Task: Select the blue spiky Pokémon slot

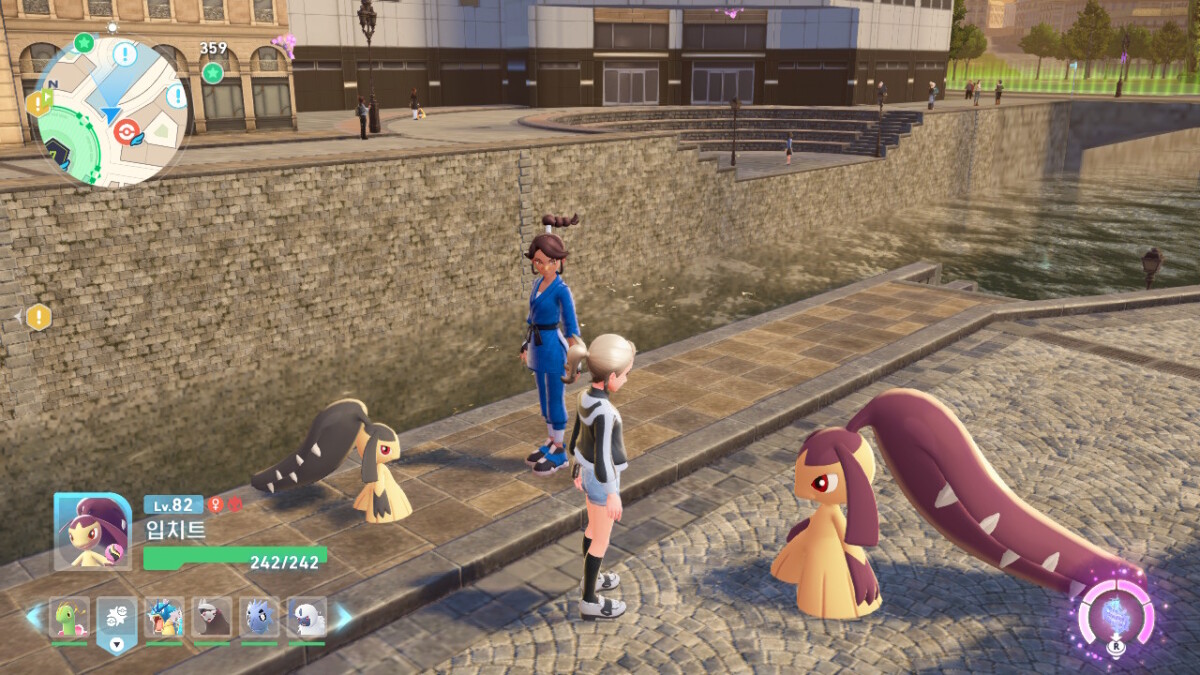Action: pos(259,618)
